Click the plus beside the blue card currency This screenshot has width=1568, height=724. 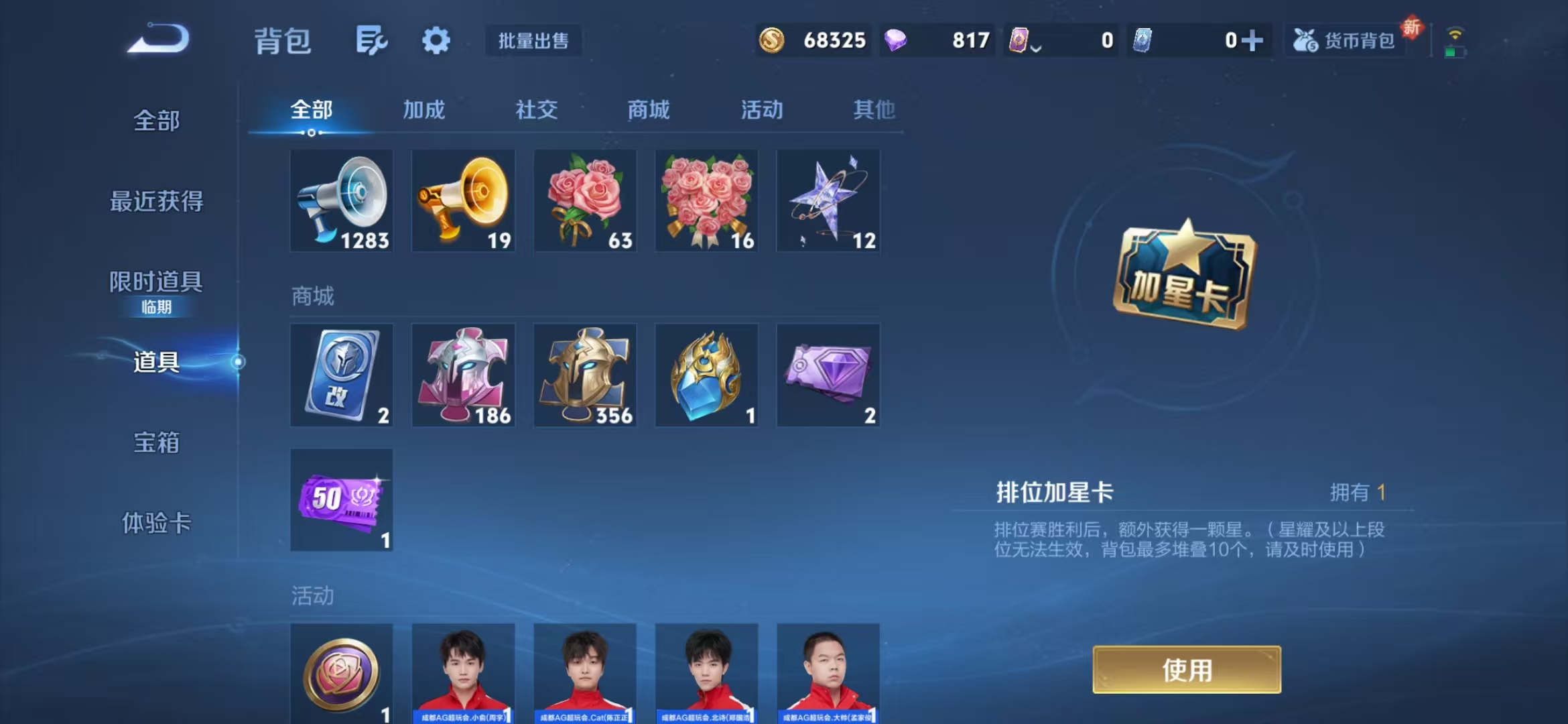coord(1261,40)
